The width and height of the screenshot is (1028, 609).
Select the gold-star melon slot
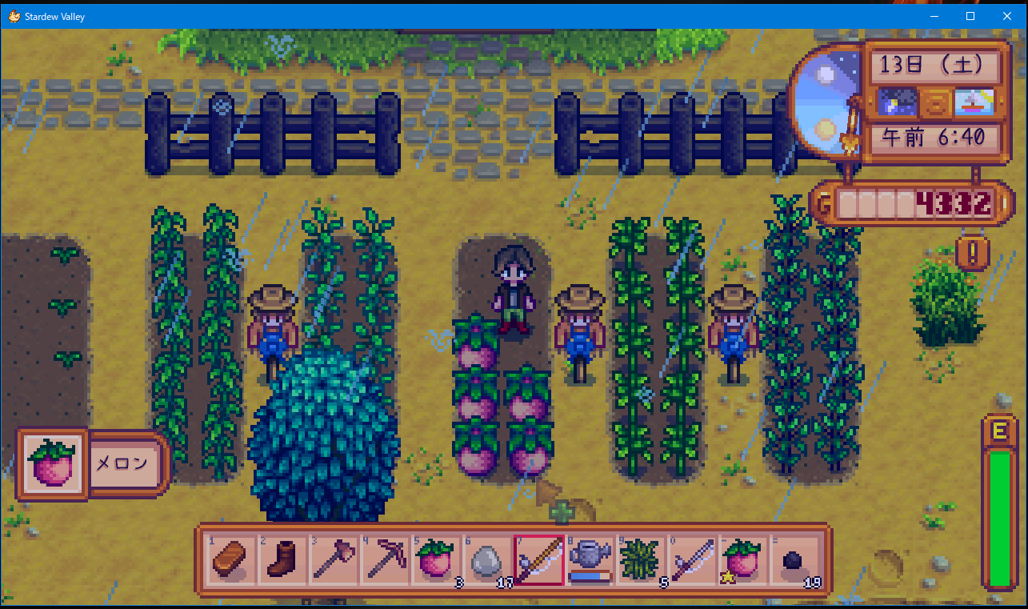pos(744,558)
